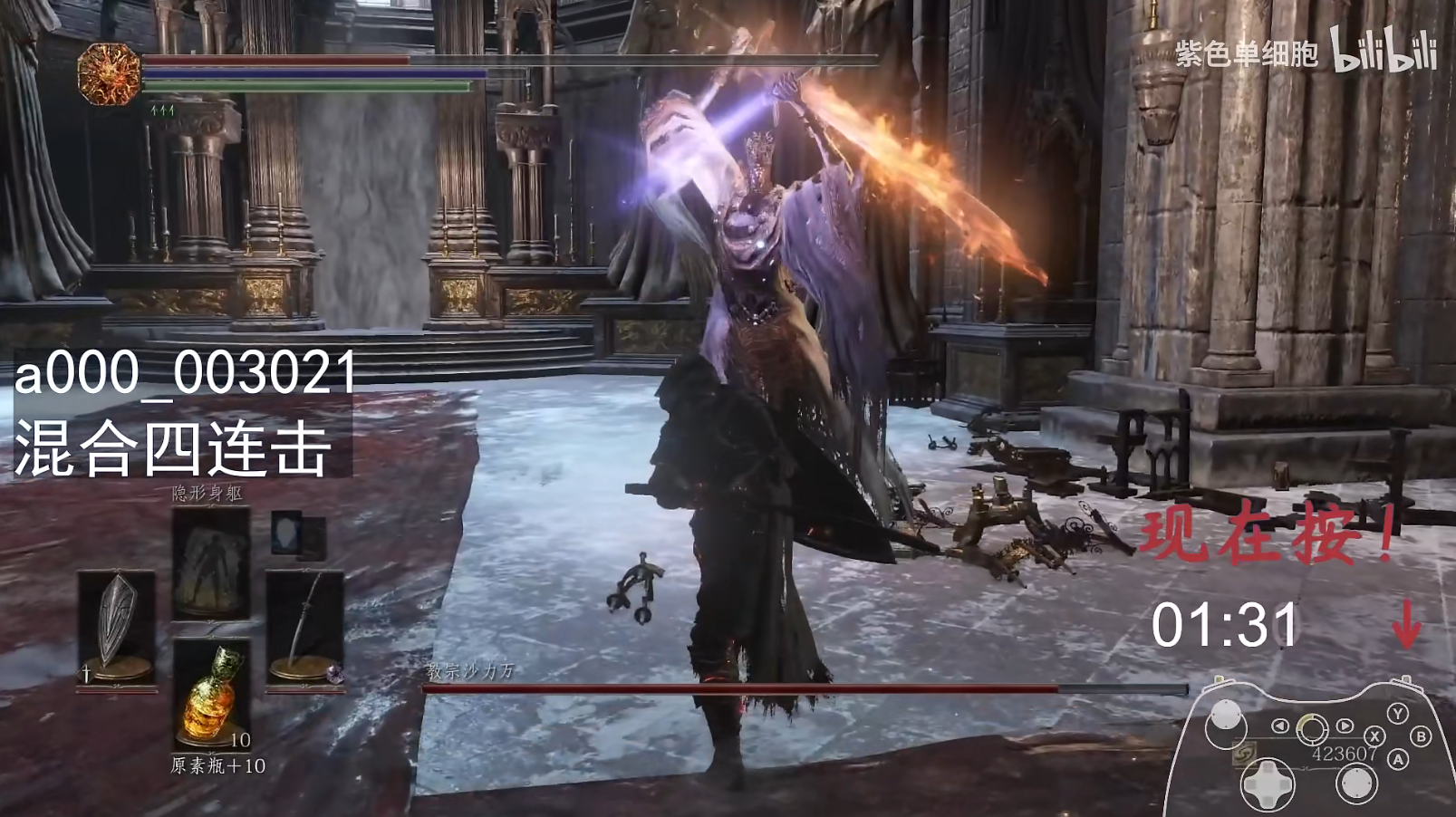Select the right-hand sword weapon slot
This screenshot has width=1456, height=817.
click(x=304, y=627)
